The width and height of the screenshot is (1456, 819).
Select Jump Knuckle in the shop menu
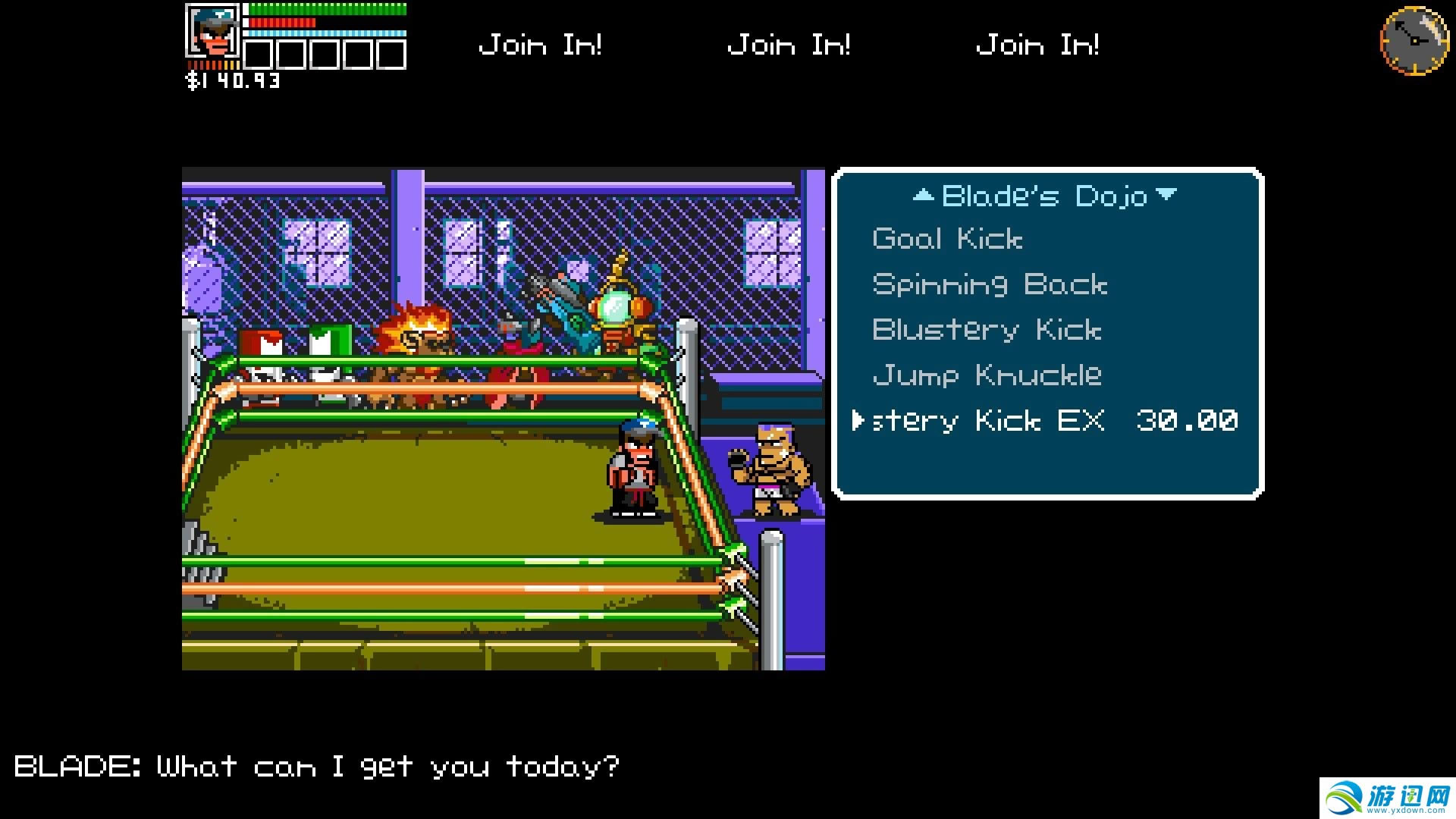pyautogui.click(x=987, y=375)
